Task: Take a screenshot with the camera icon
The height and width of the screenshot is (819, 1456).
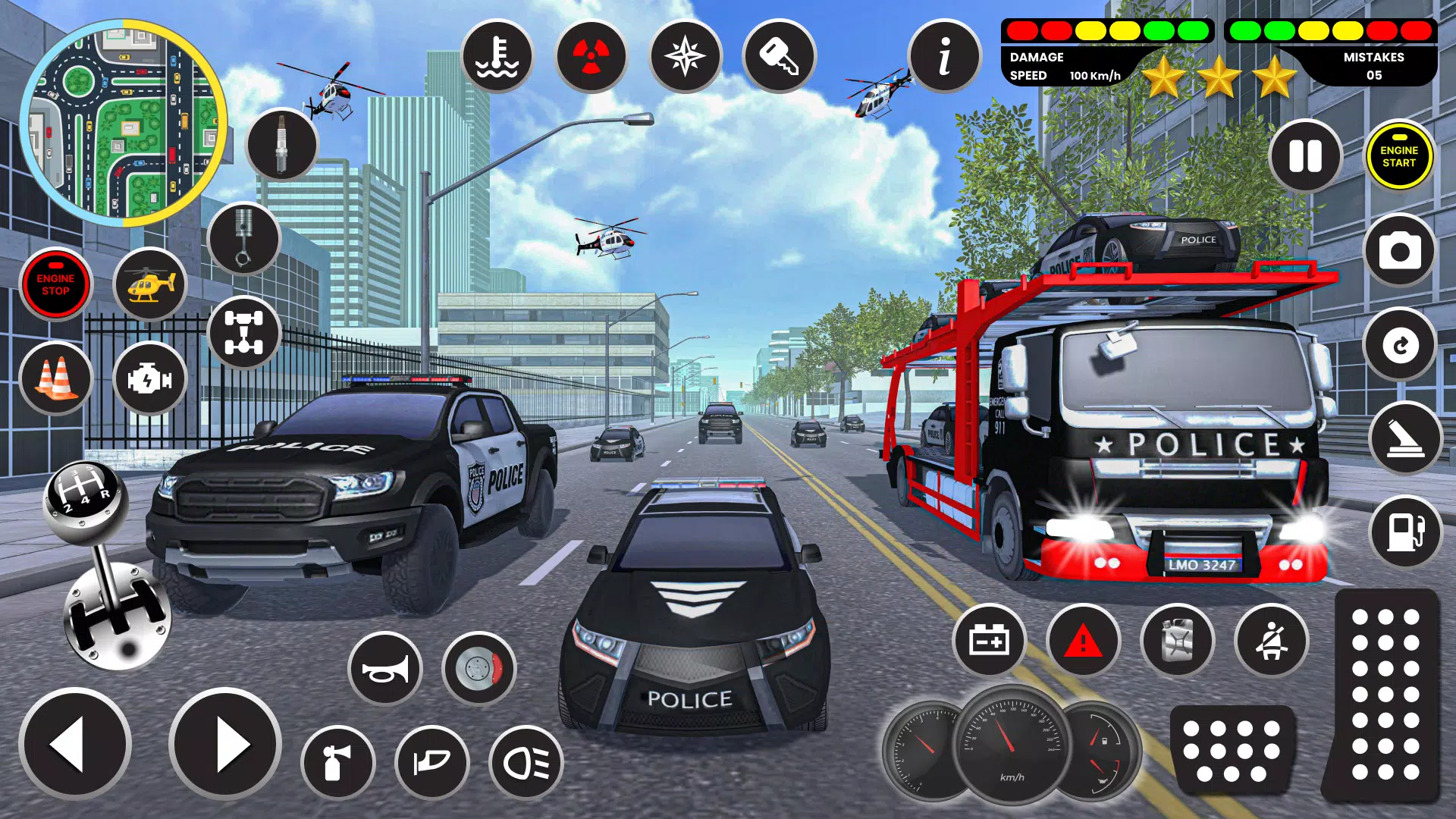Action: [1399, 251]
